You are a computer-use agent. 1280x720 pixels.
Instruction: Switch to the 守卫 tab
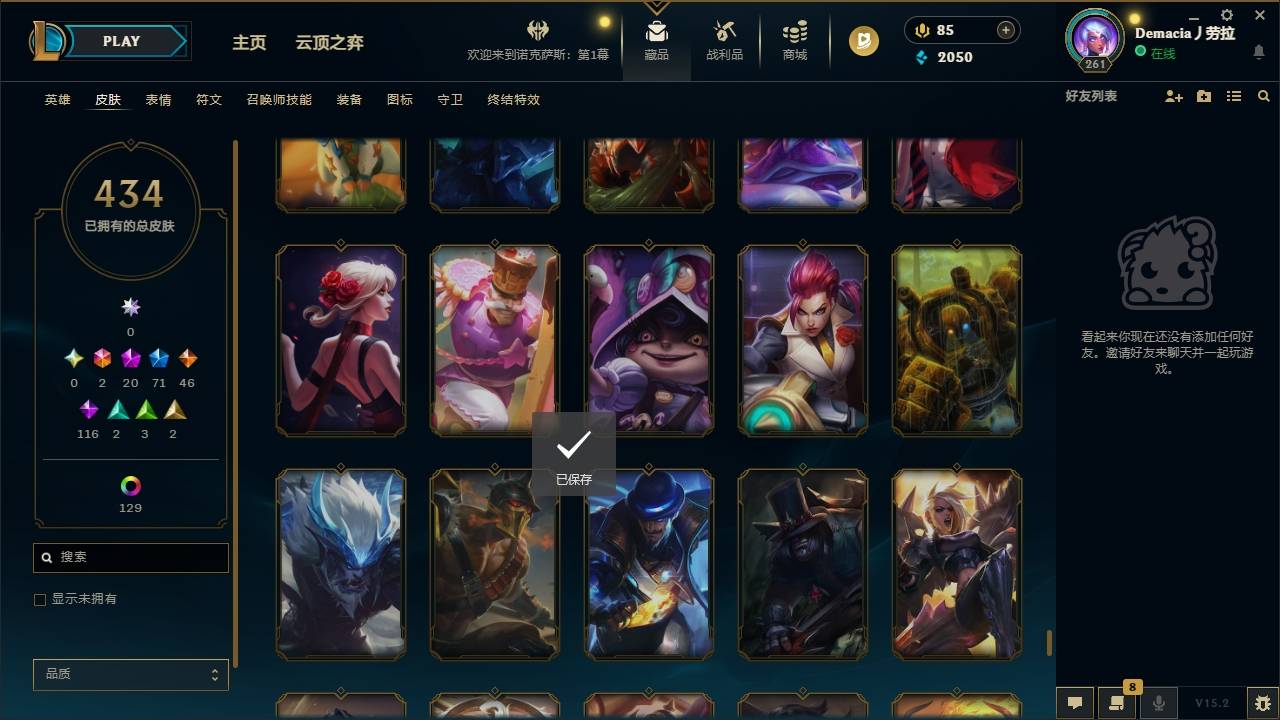(449, 100)
